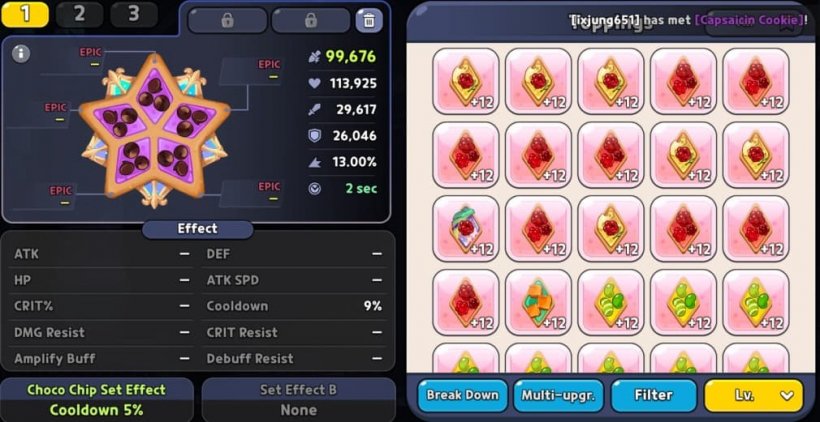Viewport: 820px width, 422px height.
Task: Open the Lv. sort dropdown
Action: click(x=753, y=395)
